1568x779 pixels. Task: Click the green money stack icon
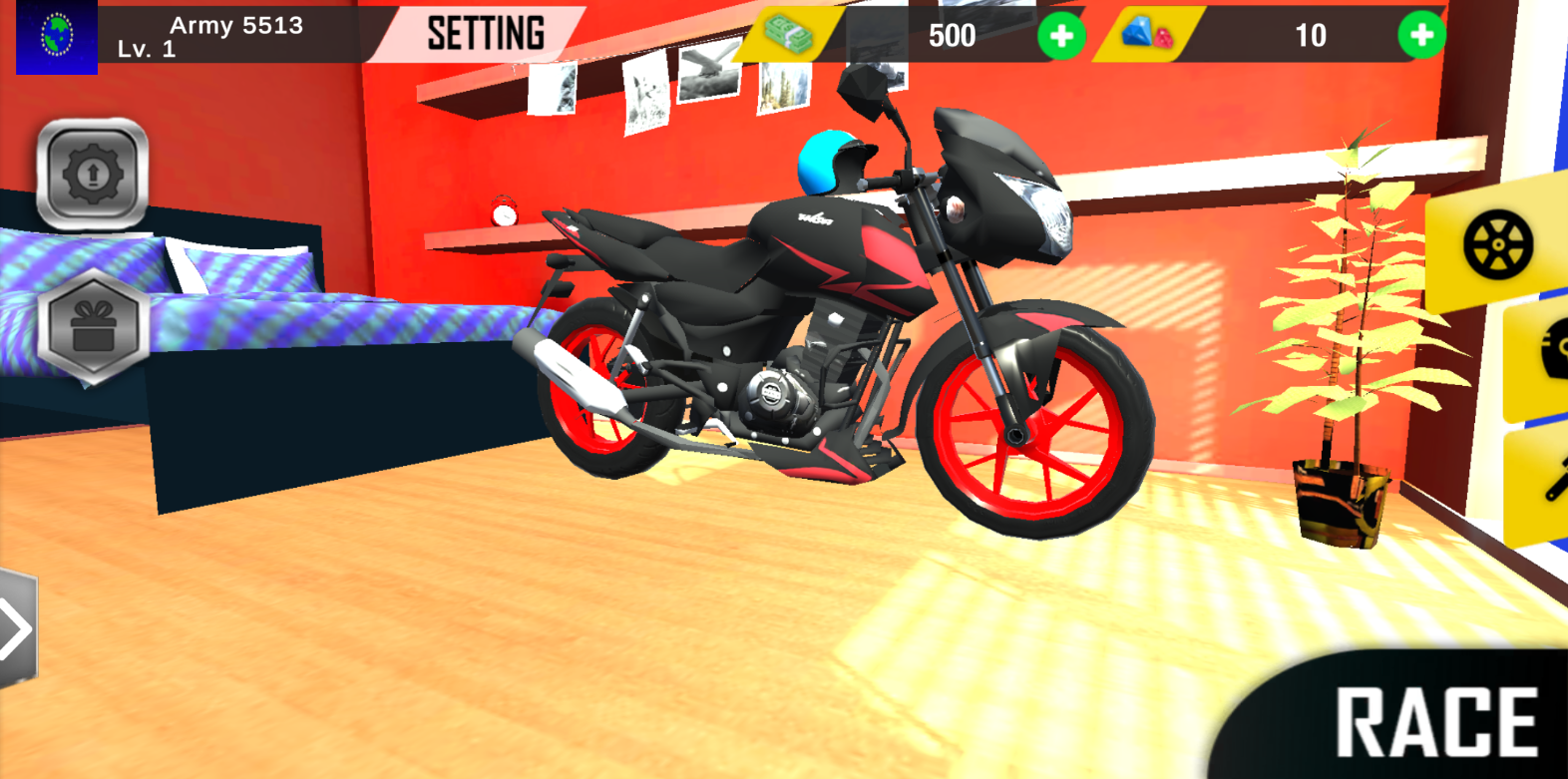pyautogui.click(x=788, y=35)
